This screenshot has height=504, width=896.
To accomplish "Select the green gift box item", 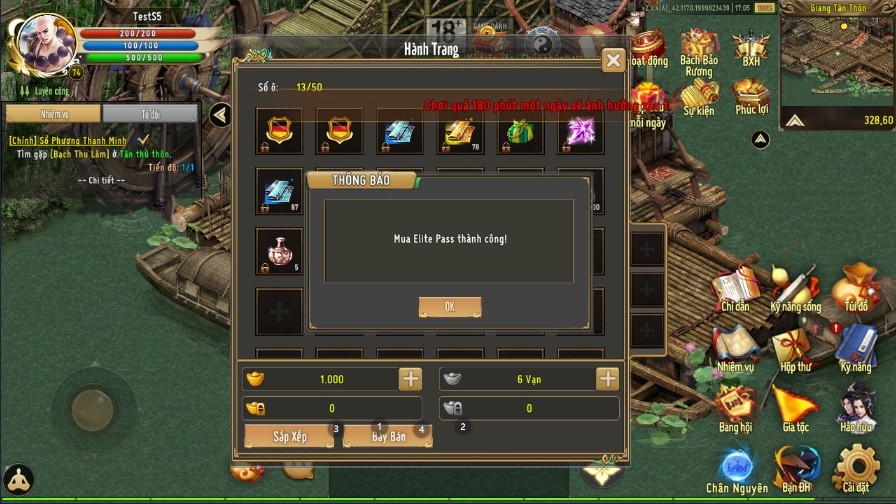I will coord(520,132).
